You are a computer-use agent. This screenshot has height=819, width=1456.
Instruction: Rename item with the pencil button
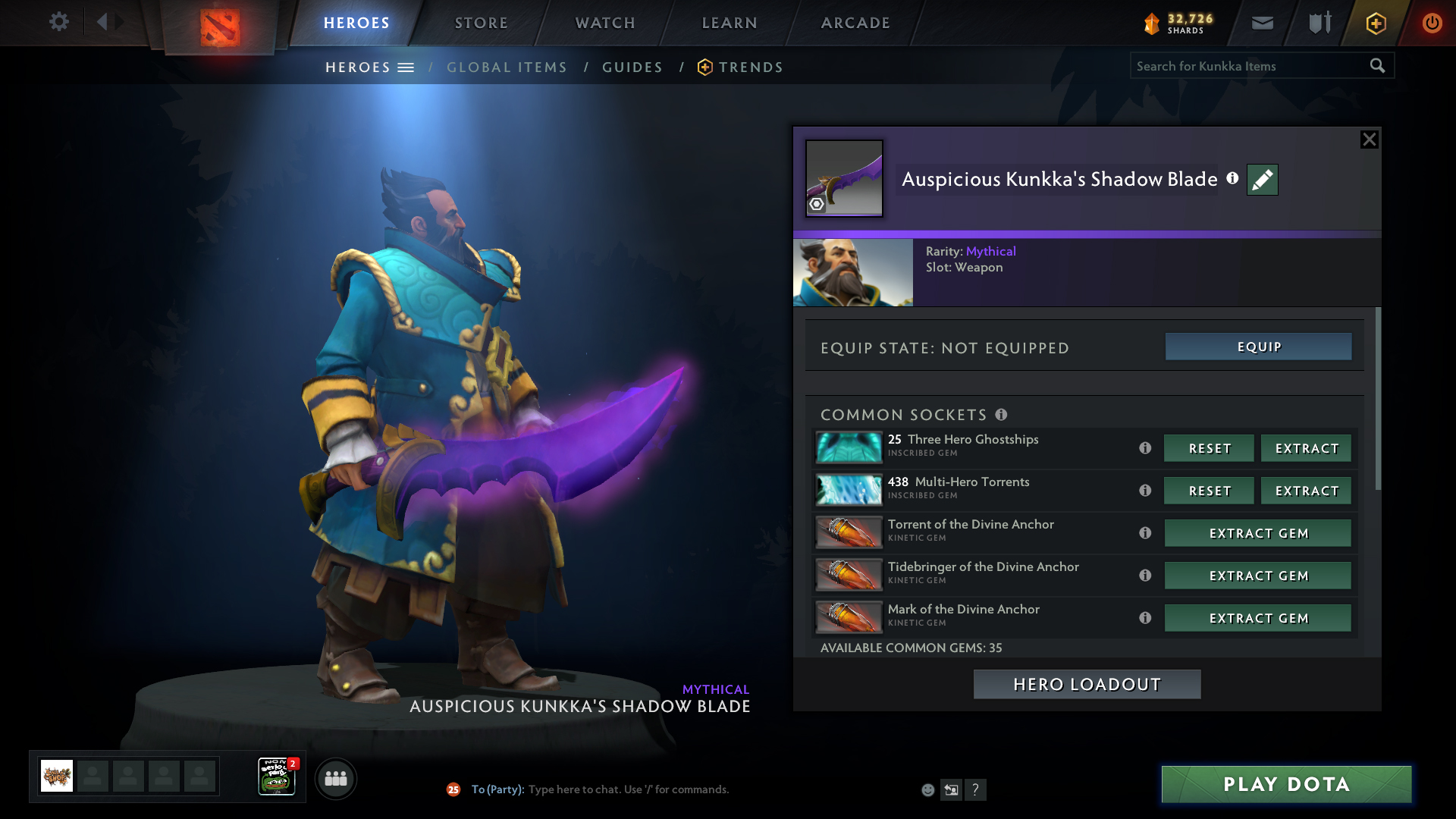click(1263, 180)
